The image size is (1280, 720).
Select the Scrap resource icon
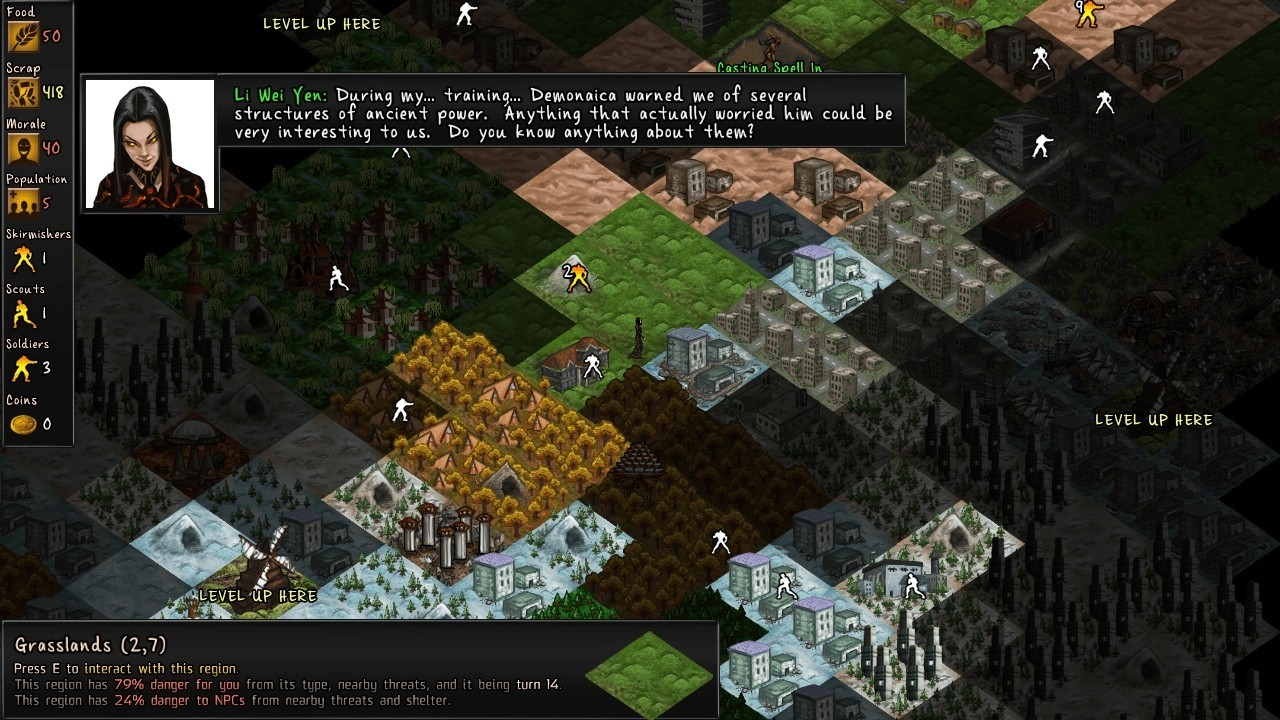[23, 93]
